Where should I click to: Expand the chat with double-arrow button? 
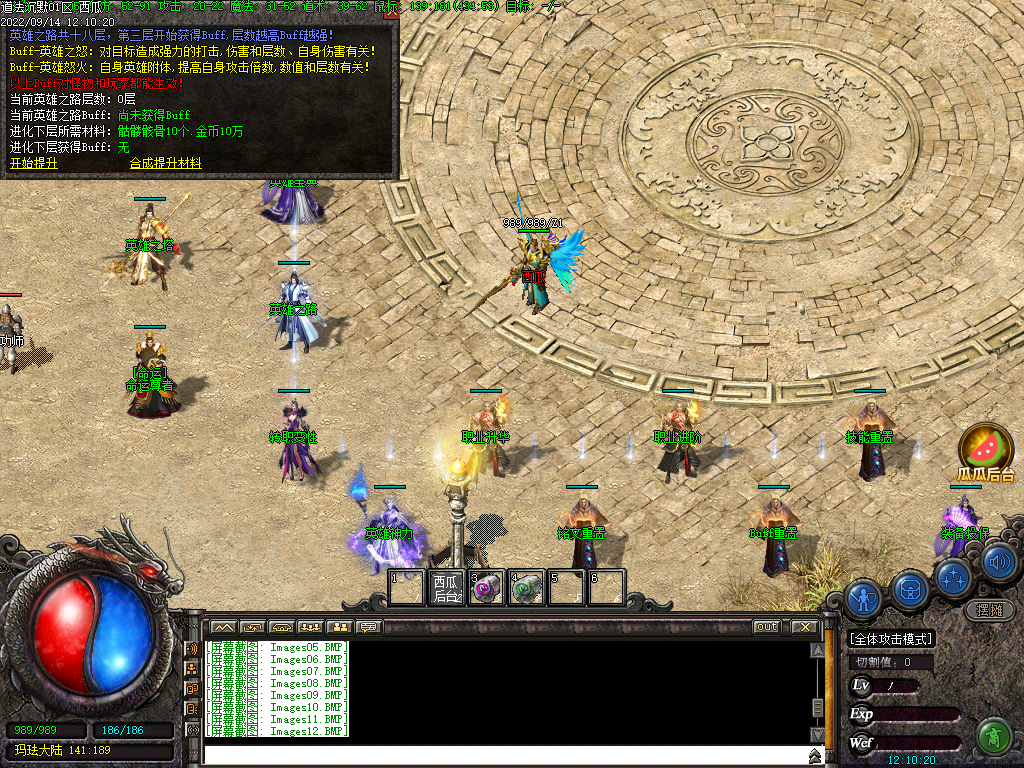coord(816,754)
